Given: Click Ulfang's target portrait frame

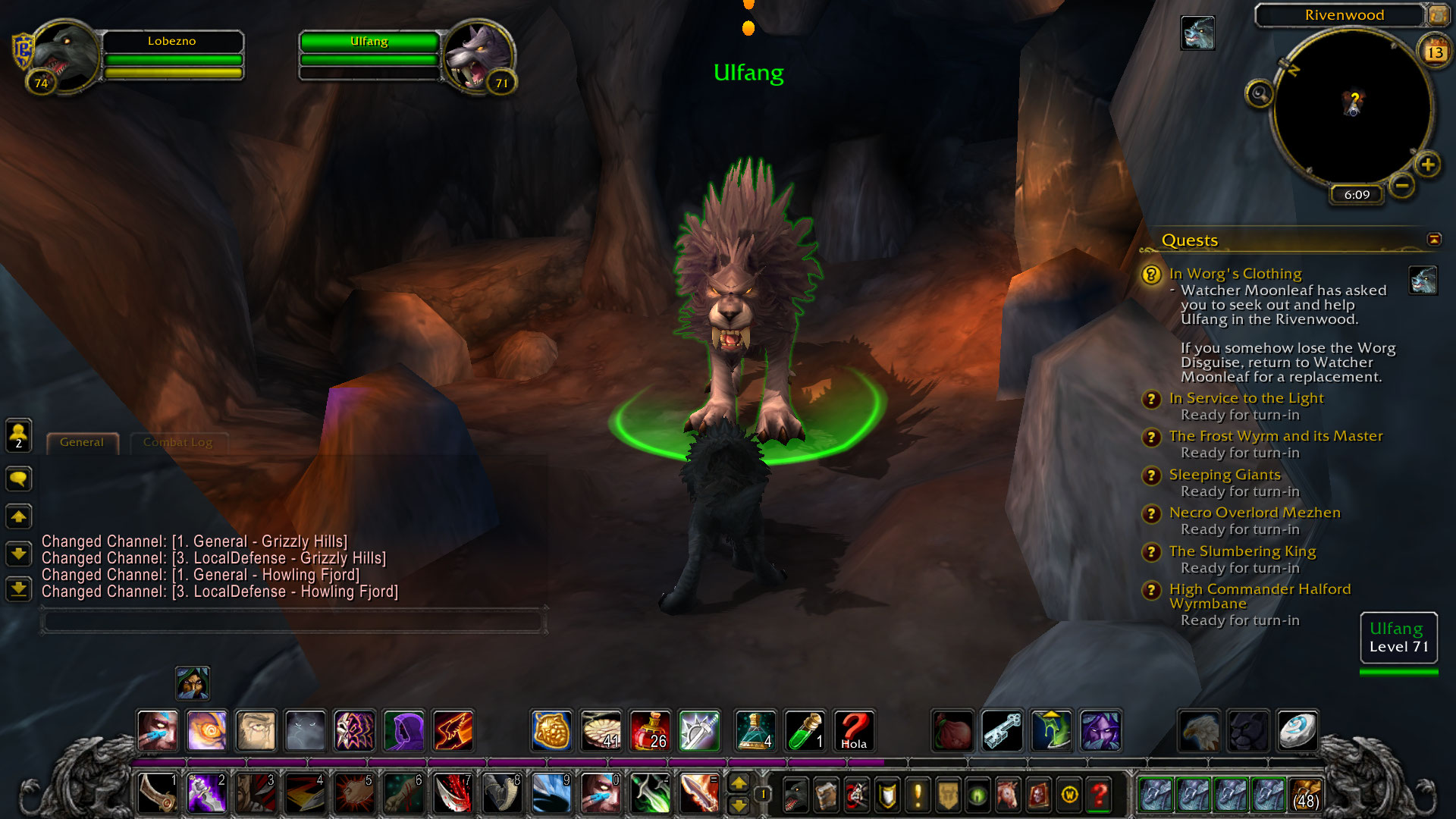Looking at the screenshot, I should point(477,58).
